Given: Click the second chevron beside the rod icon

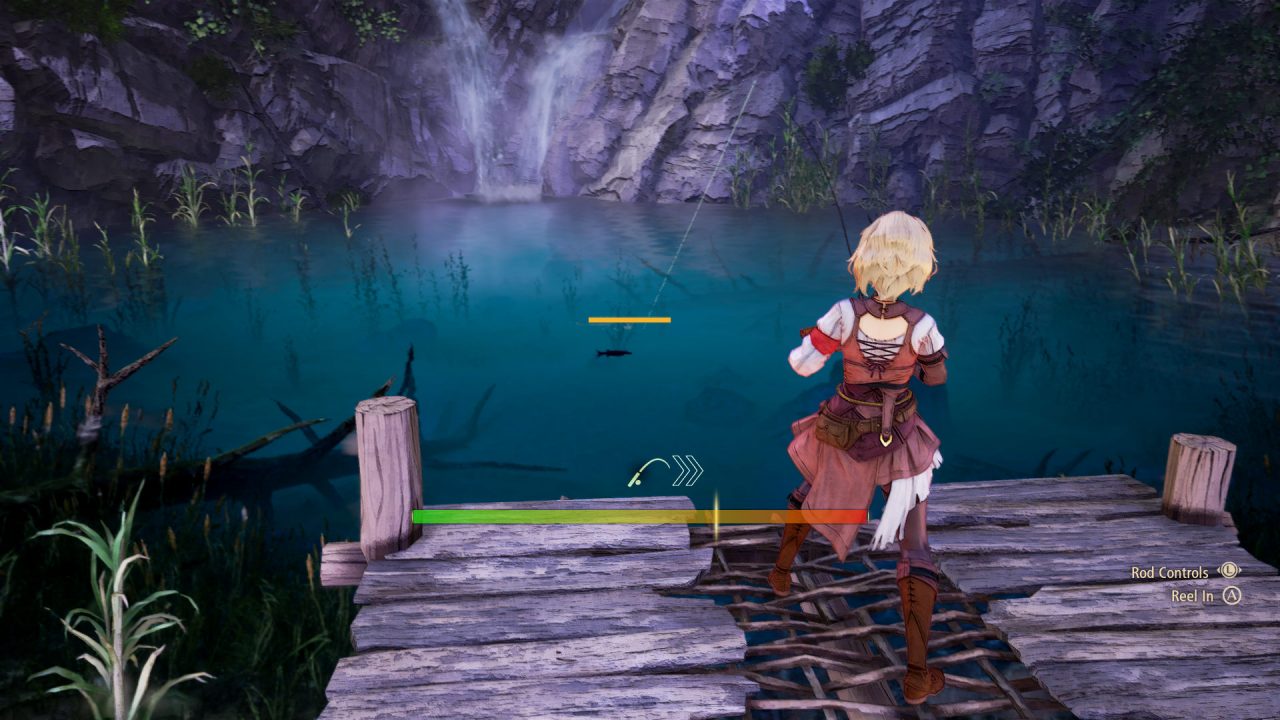Looking at the screenshot, I should point(694,469).
